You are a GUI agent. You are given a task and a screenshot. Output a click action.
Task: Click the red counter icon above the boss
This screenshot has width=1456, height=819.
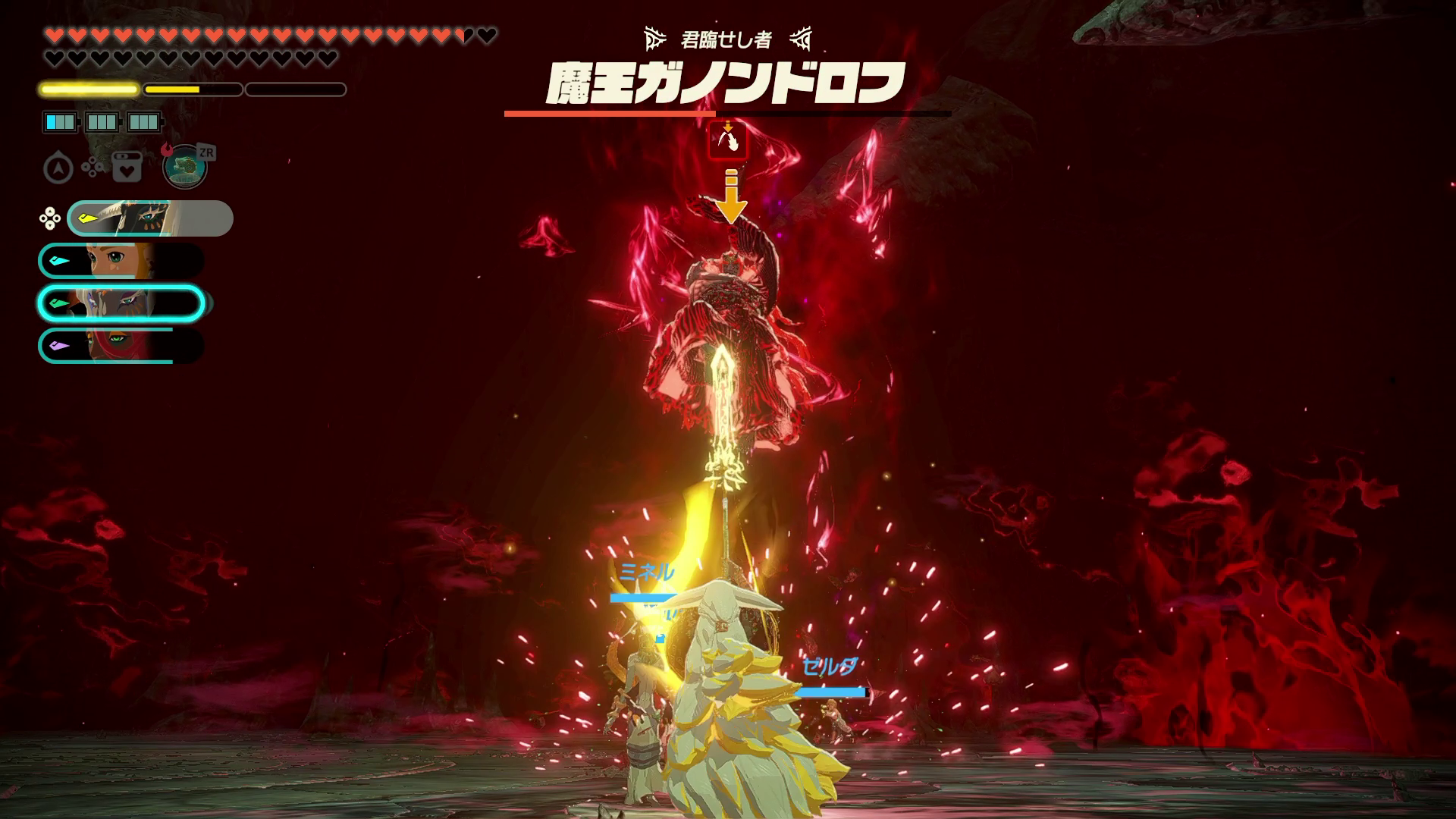point(728,141)
